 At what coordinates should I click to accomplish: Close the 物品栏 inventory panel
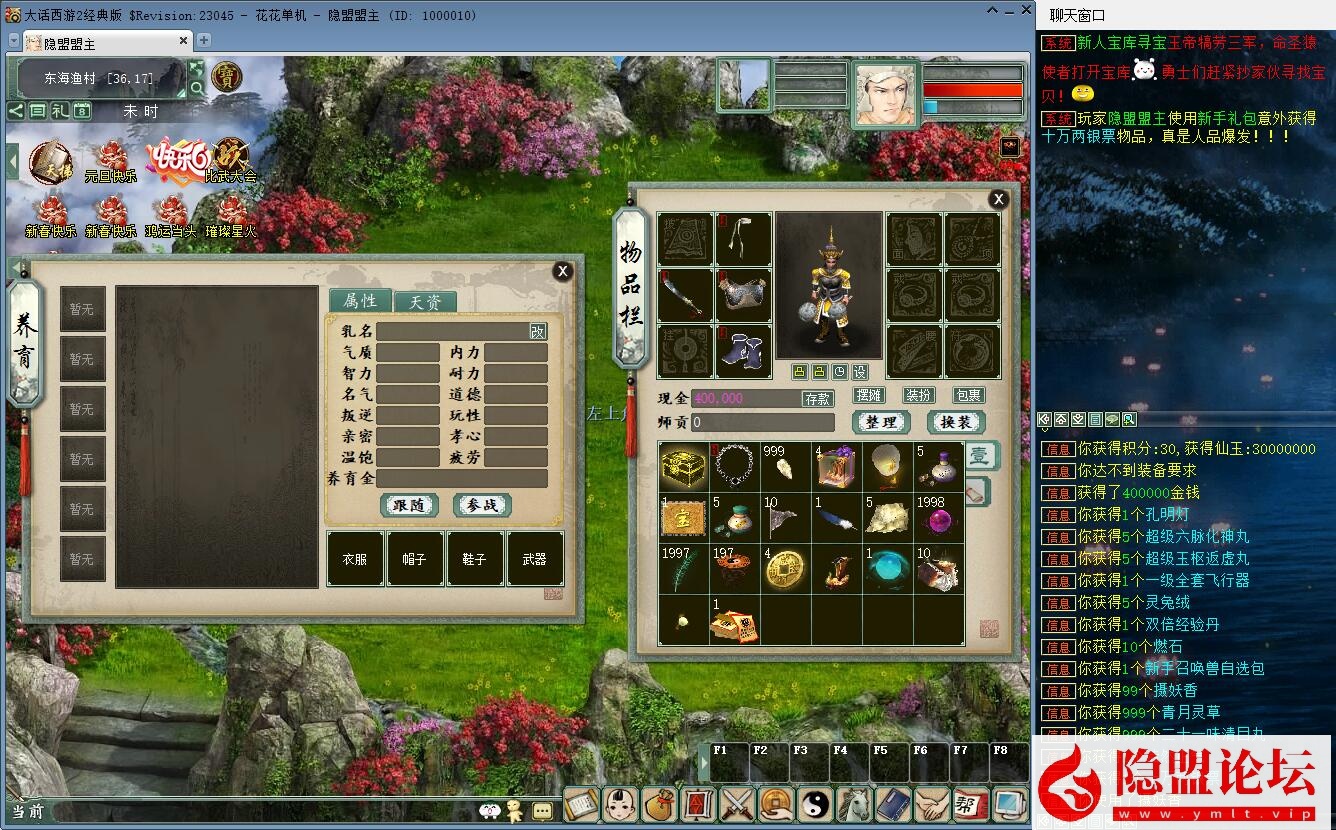tap(998, 199)
